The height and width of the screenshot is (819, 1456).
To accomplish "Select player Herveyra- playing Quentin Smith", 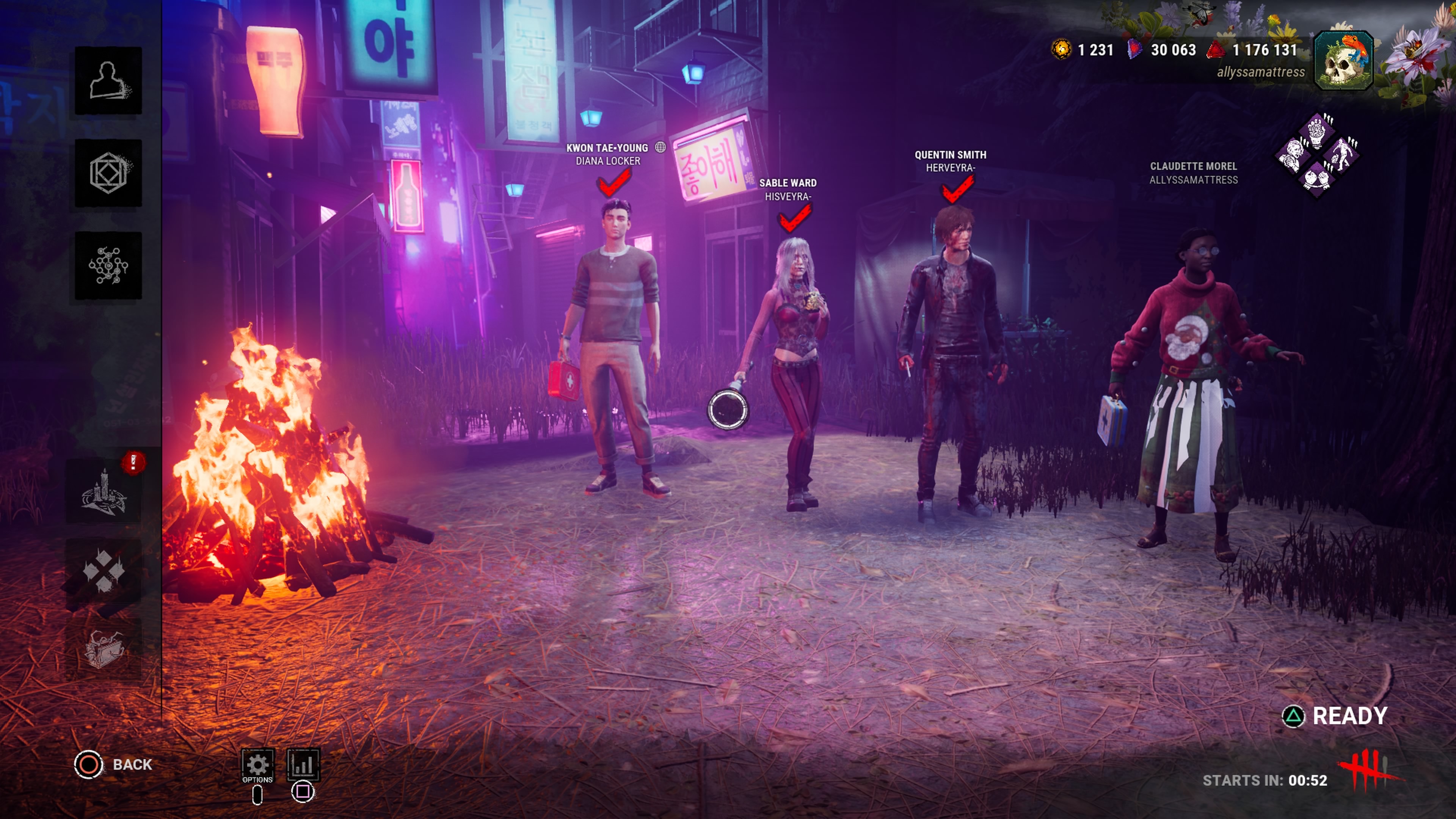I will point(950,161).
